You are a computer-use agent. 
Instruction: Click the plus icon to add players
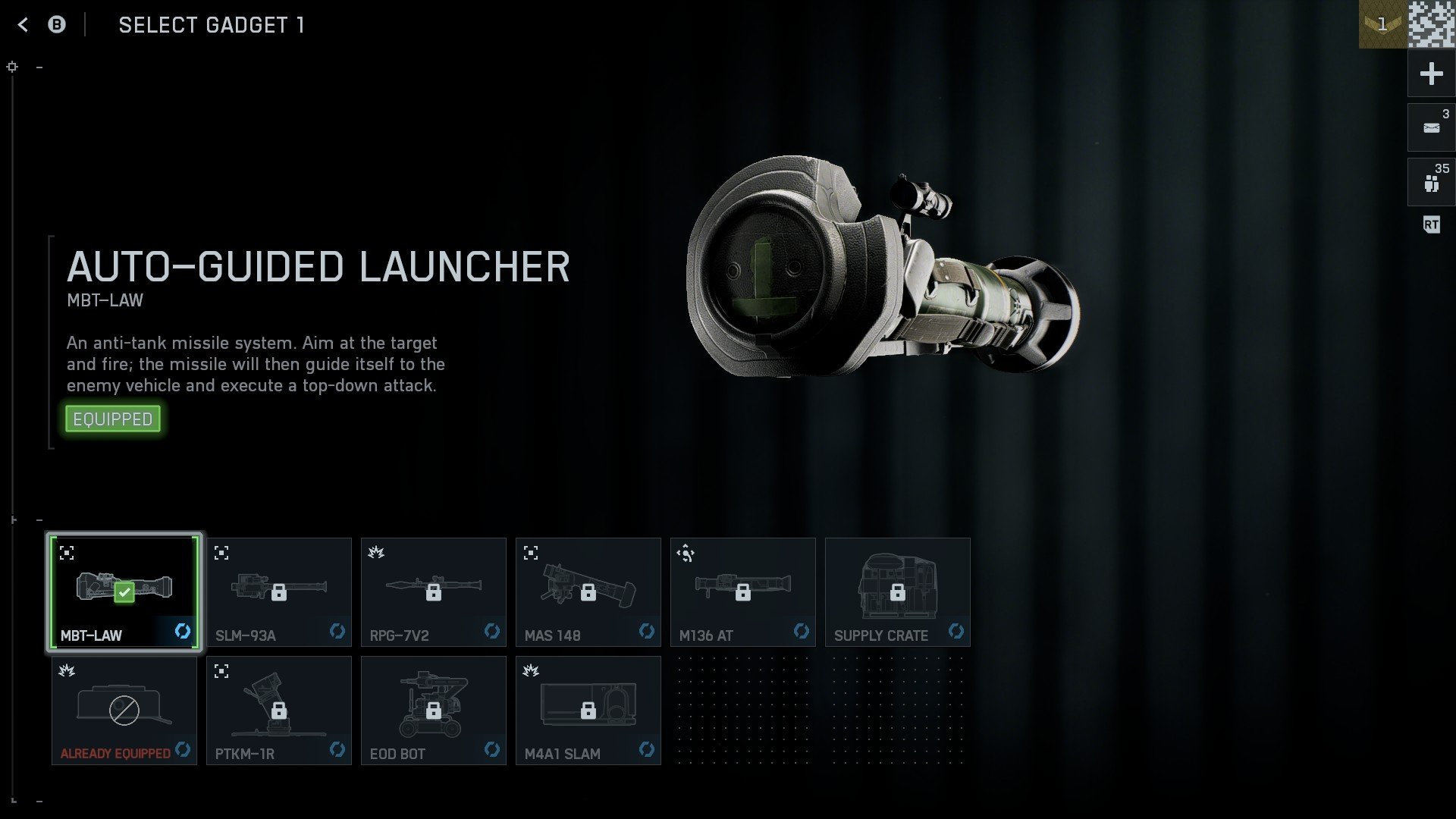(x=1430, y=74)
